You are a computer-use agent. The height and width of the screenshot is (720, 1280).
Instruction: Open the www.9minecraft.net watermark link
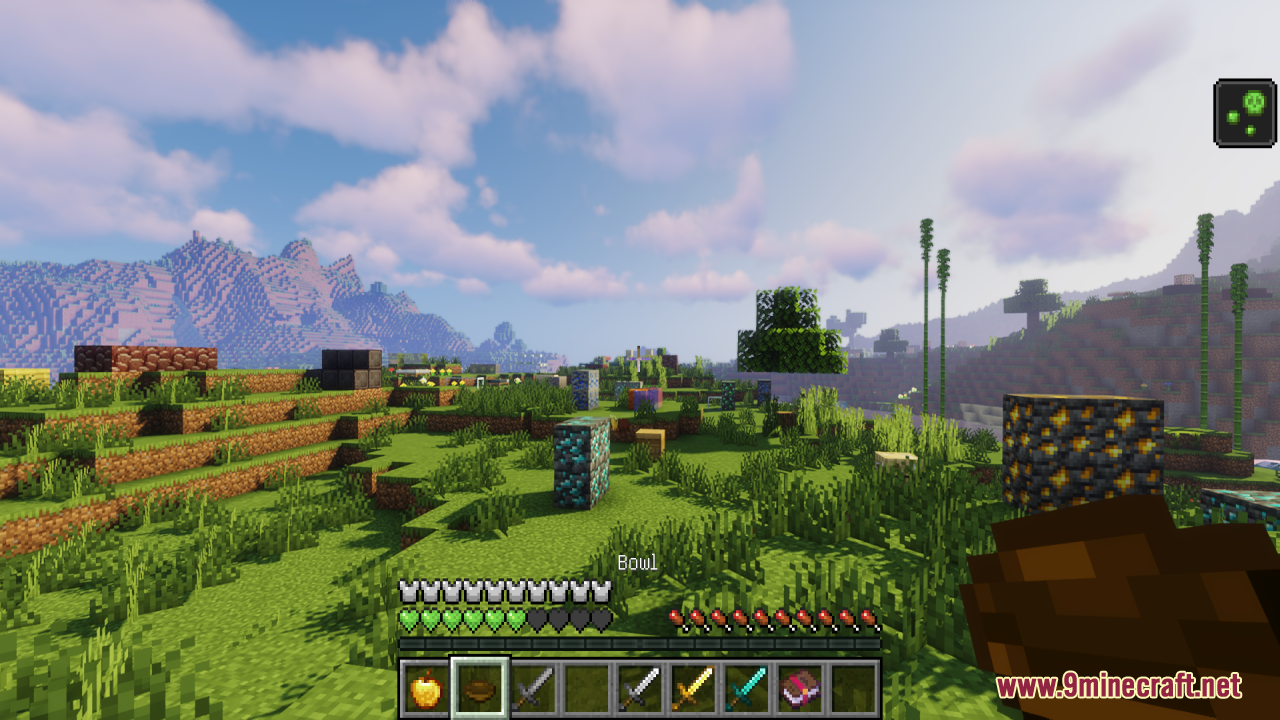click(x=1119, y=686)
